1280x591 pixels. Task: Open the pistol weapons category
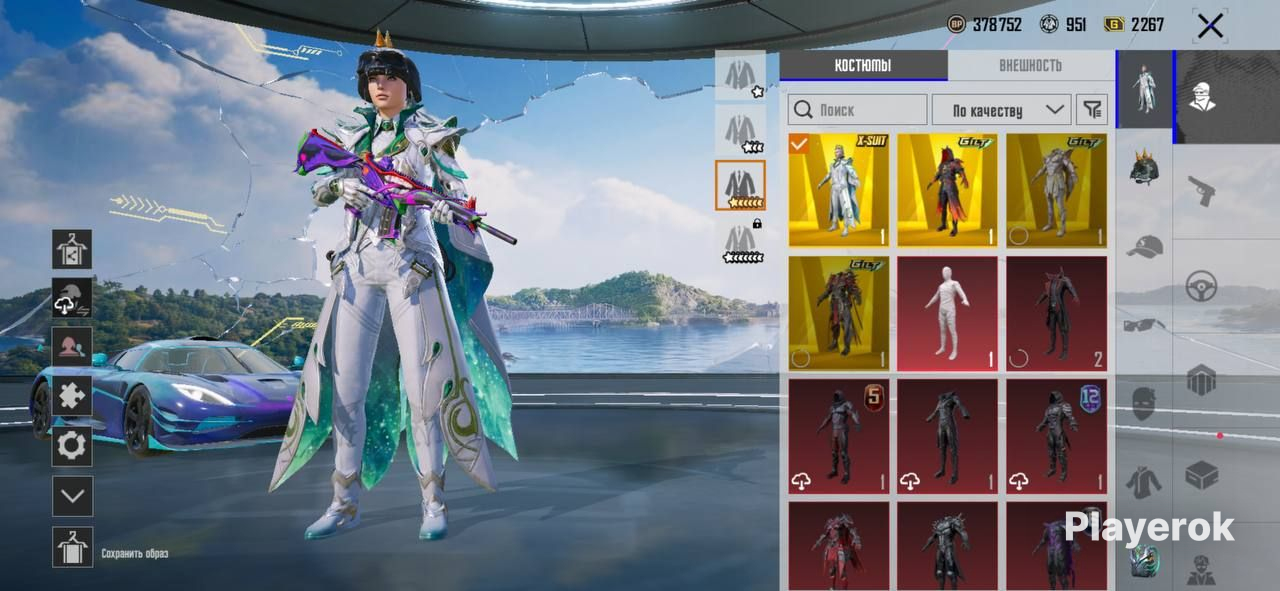coord(1200,190)
